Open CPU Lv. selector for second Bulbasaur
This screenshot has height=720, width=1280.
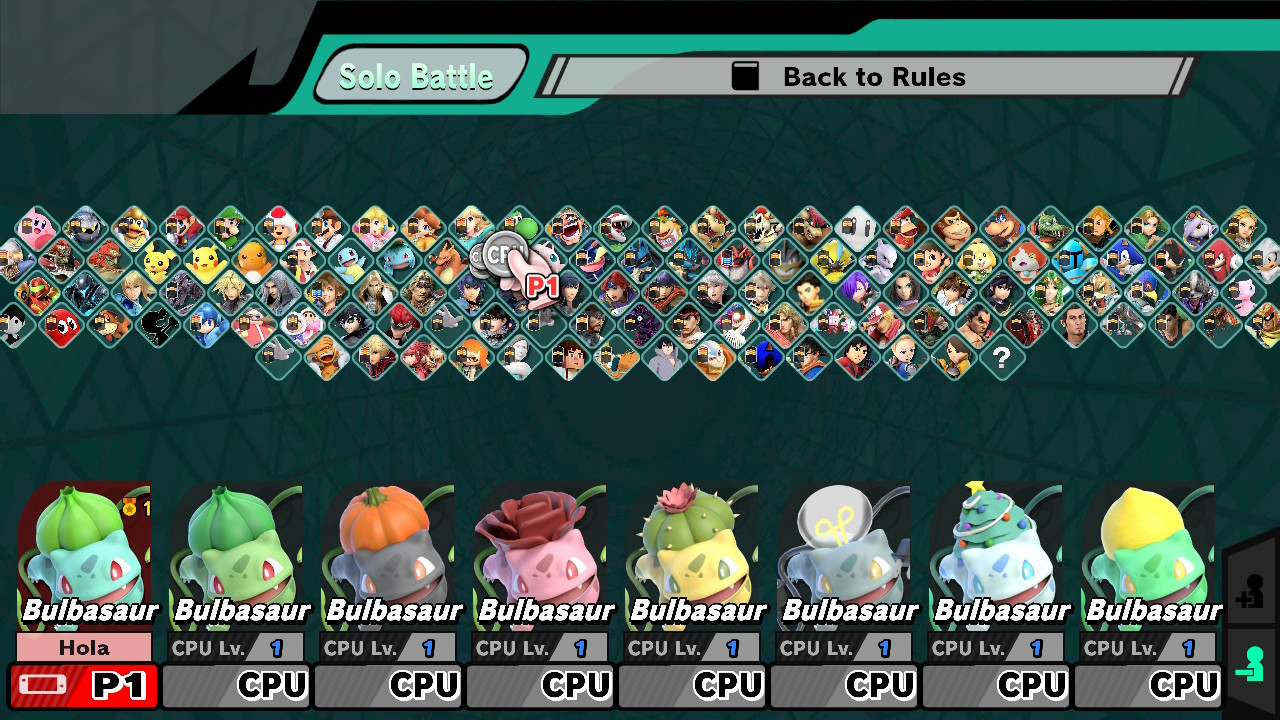pyautogui.click(x=236, y=647)
